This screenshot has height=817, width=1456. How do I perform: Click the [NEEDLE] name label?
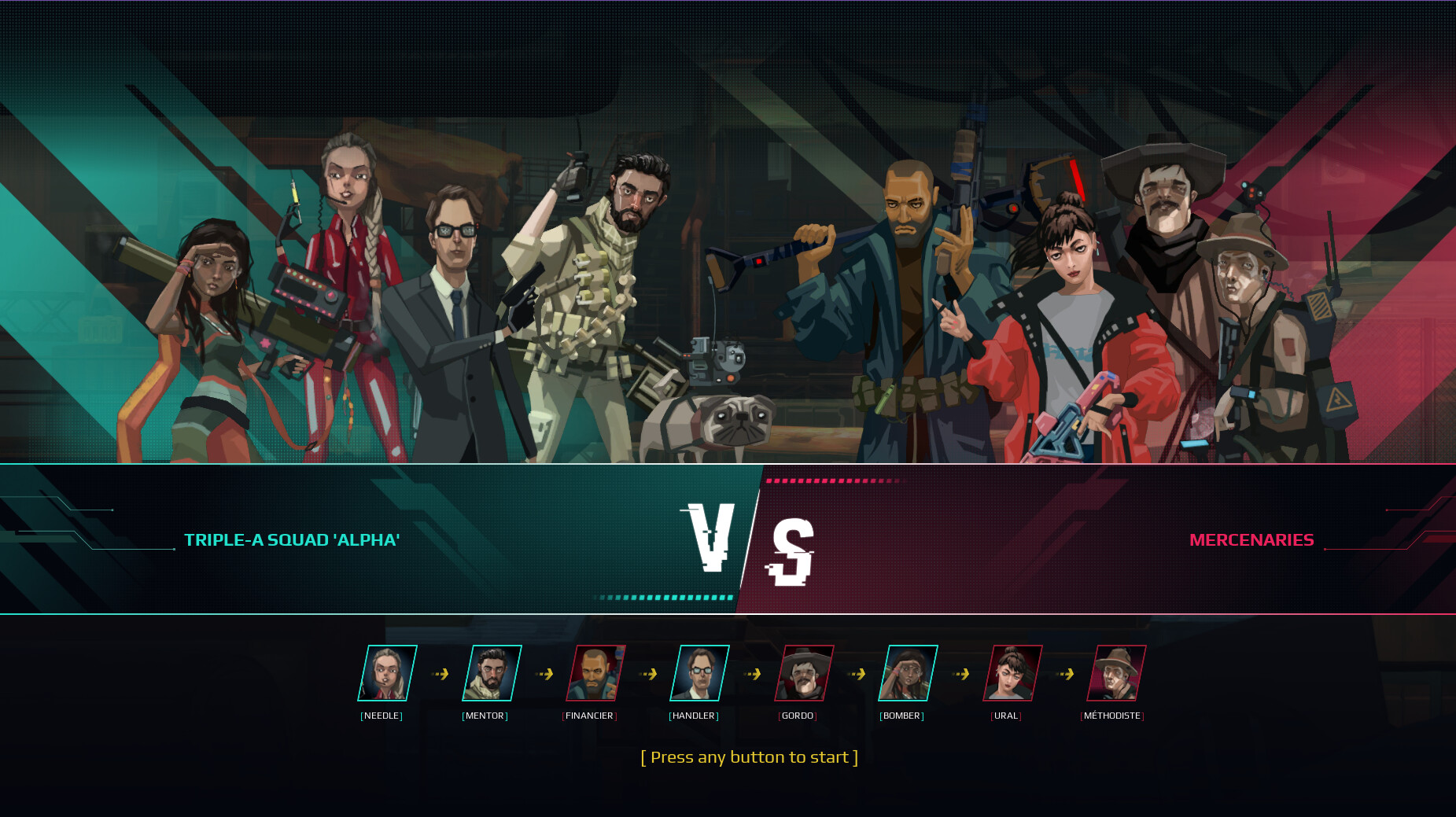(x=383, y=716)
